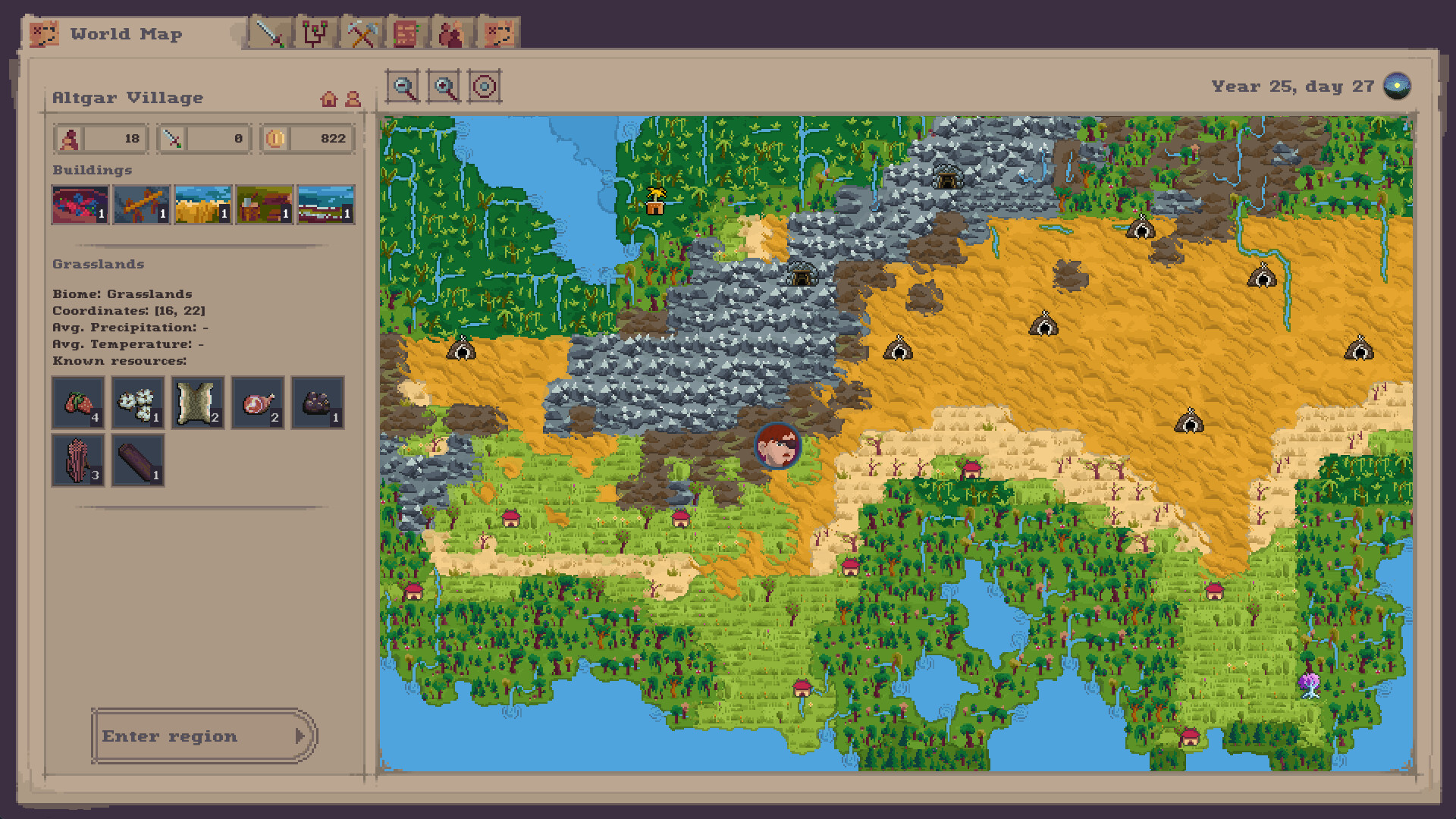Select the center-on-target reticle icon
The image size is (1456, 819).
tap(483, 86)
